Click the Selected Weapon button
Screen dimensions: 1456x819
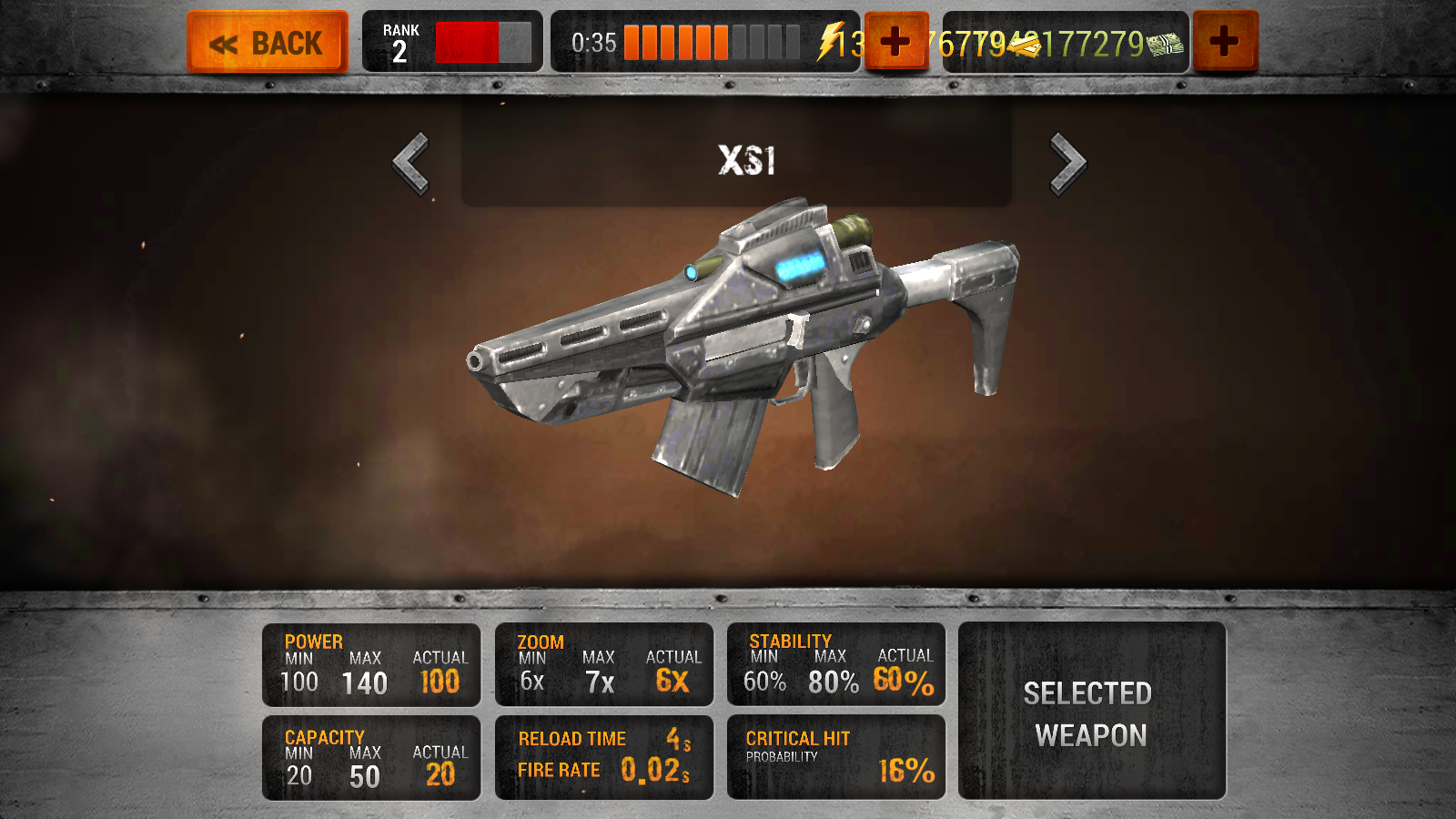pos(1091,712)
